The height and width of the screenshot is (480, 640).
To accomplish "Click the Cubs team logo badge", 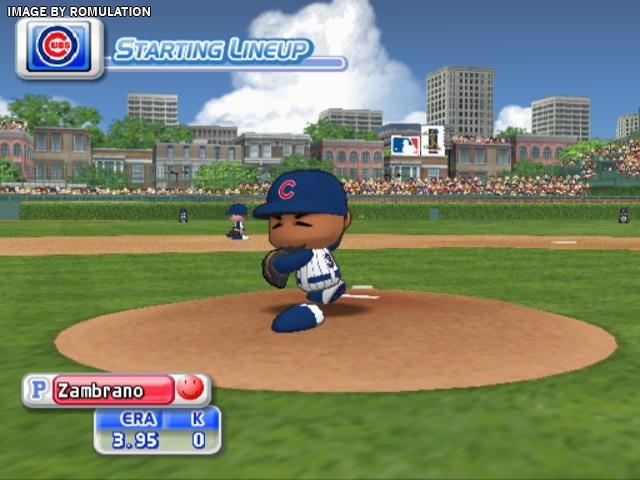I will coord(59,47).
